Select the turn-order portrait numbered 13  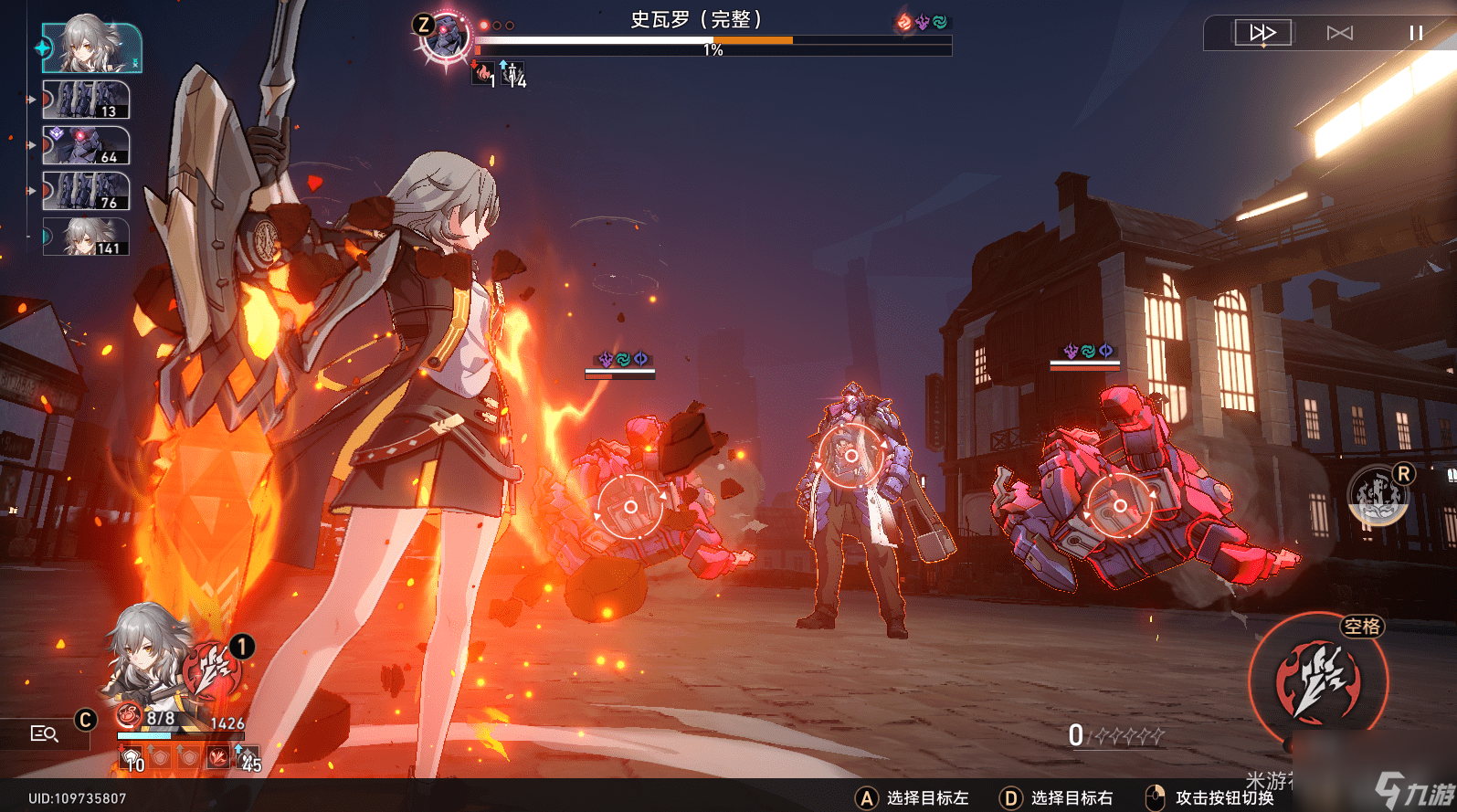tap(86, 100)
